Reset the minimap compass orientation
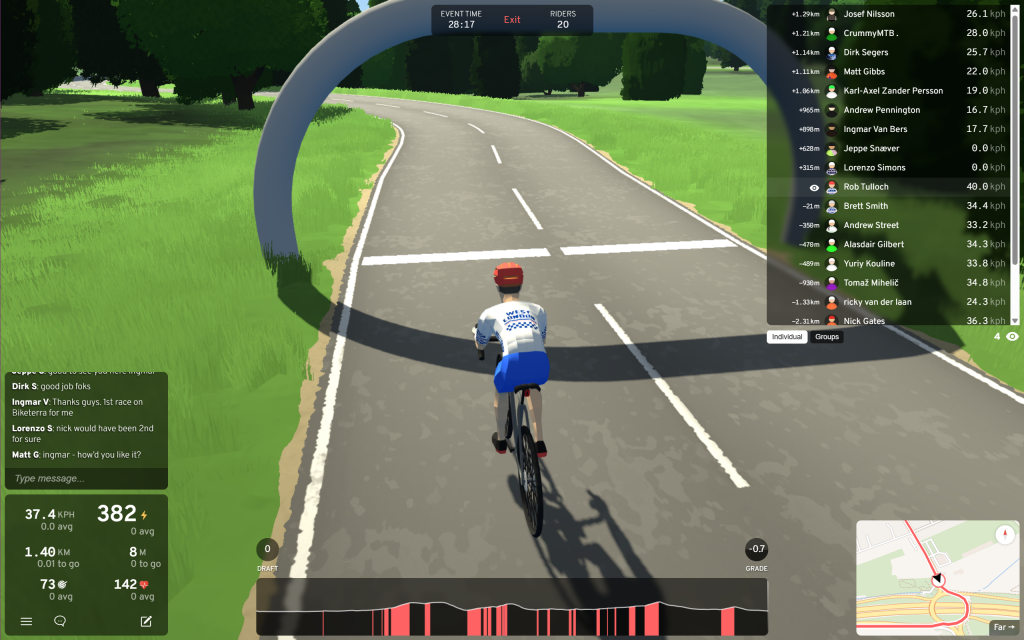The height and width of the screenshot is (640, 1024). (1005, 534)
